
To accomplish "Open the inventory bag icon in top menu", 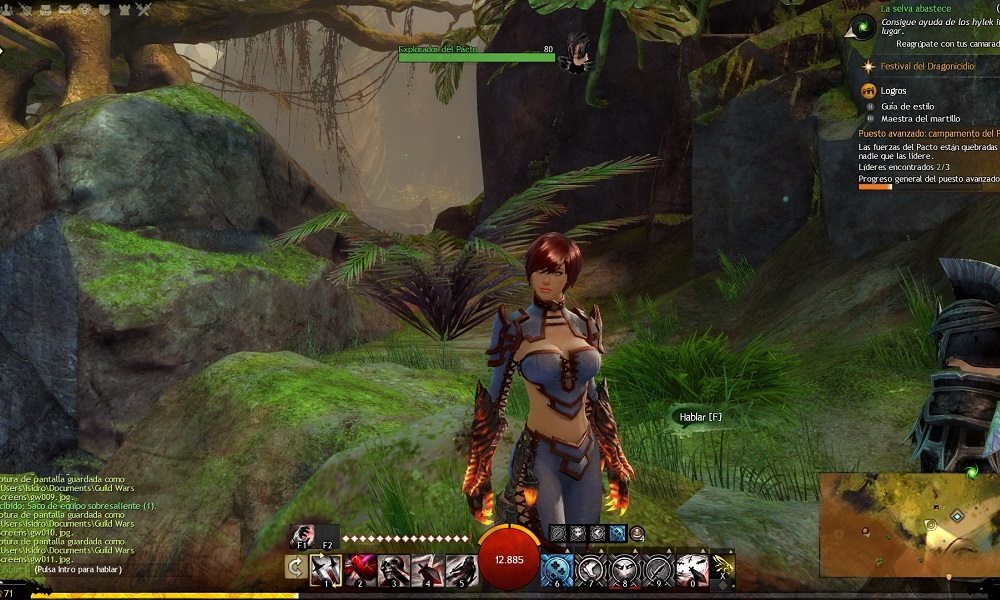I will [46, 10].
